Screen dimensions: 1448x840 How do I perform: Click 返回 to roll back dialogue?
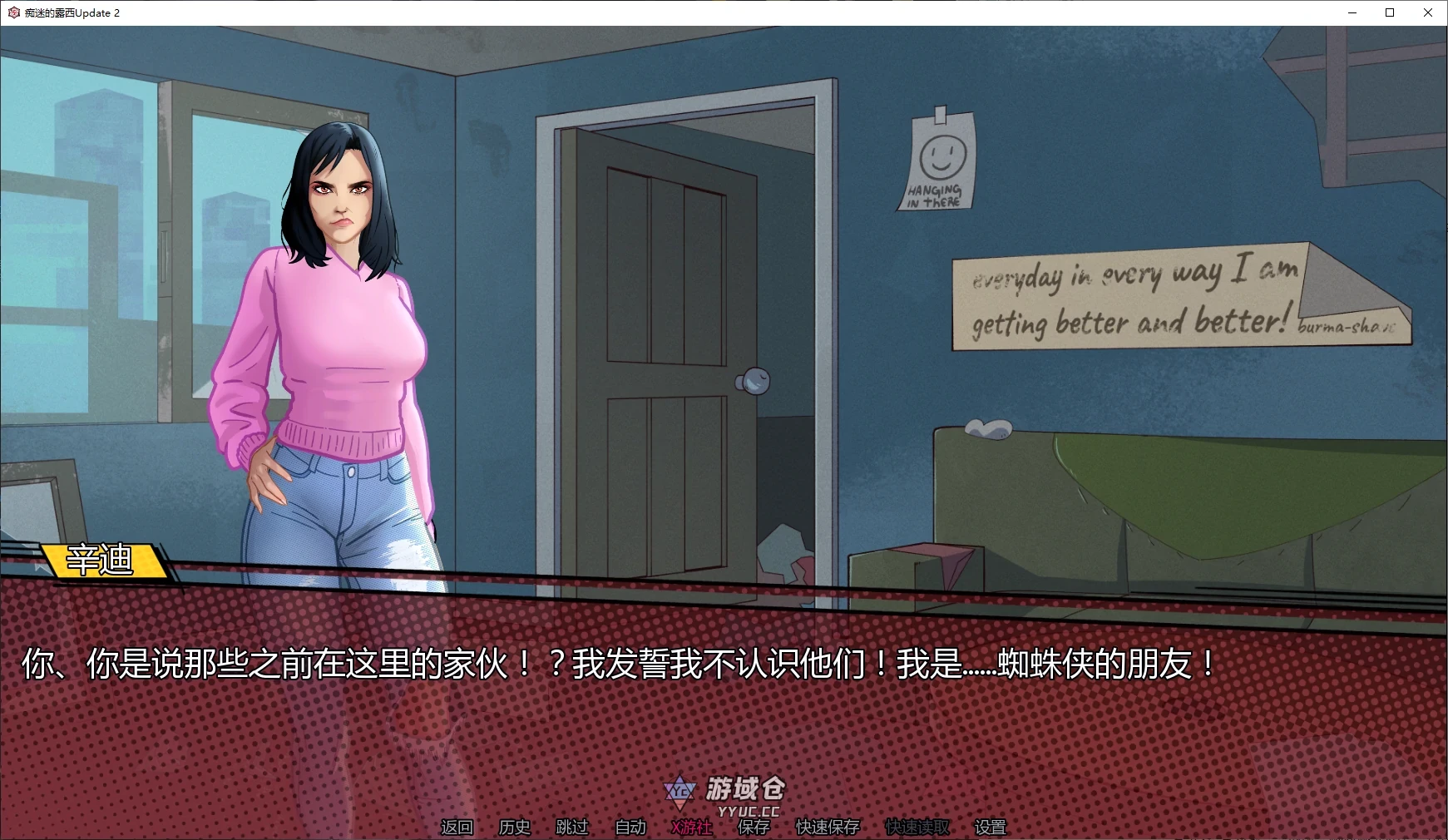457,828
